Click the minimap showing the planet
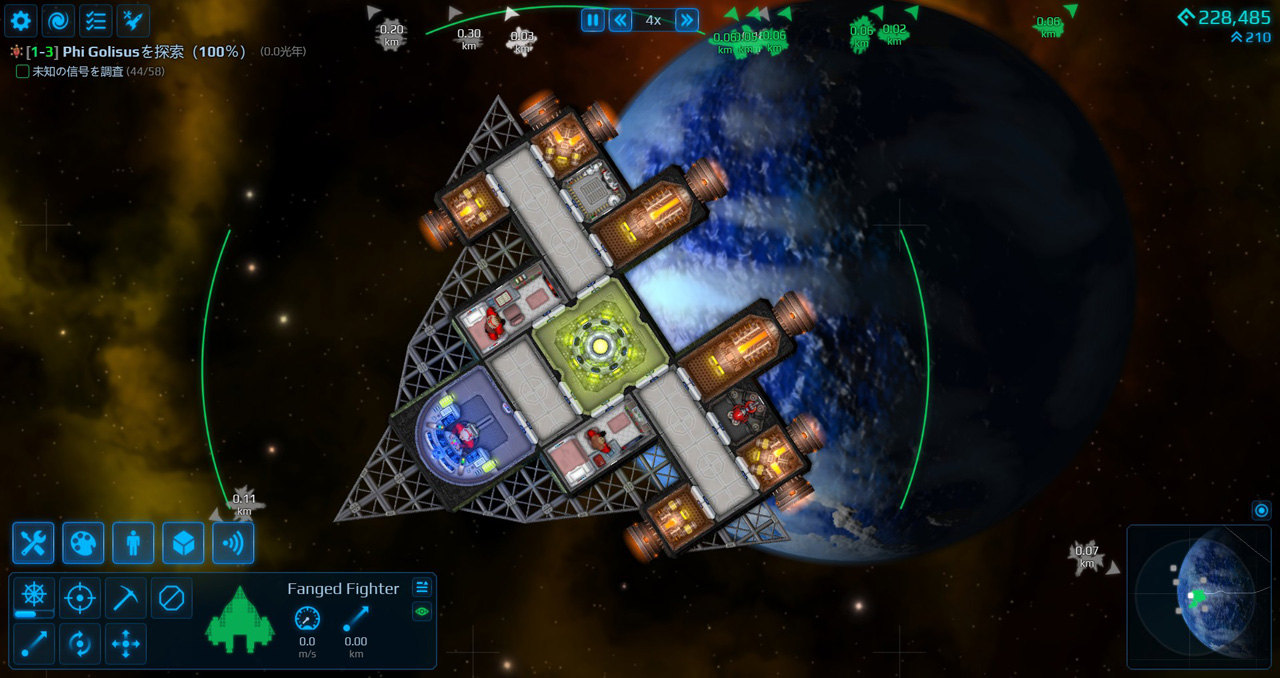The width and height of the screenshot is (1280, 678). pyautogui.click(x=1199, y=597)
